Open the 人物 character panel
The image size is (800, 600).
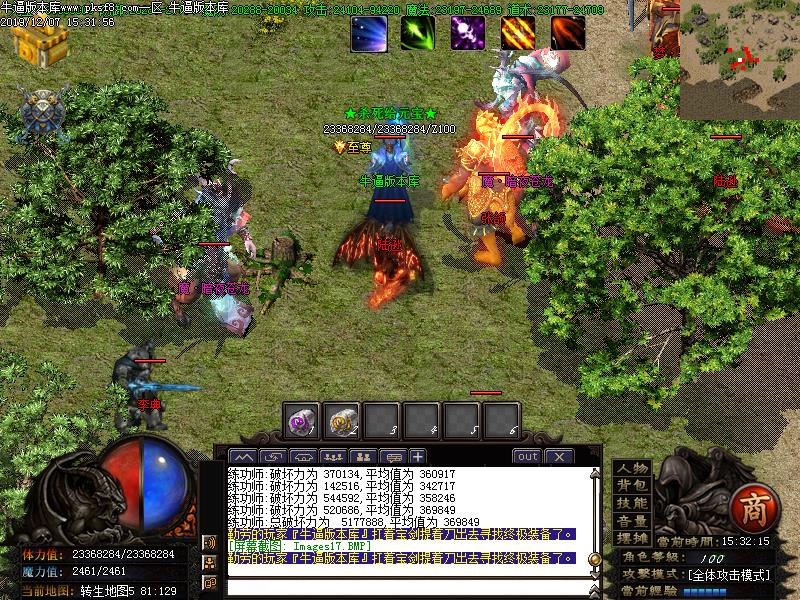pos(632,469)
